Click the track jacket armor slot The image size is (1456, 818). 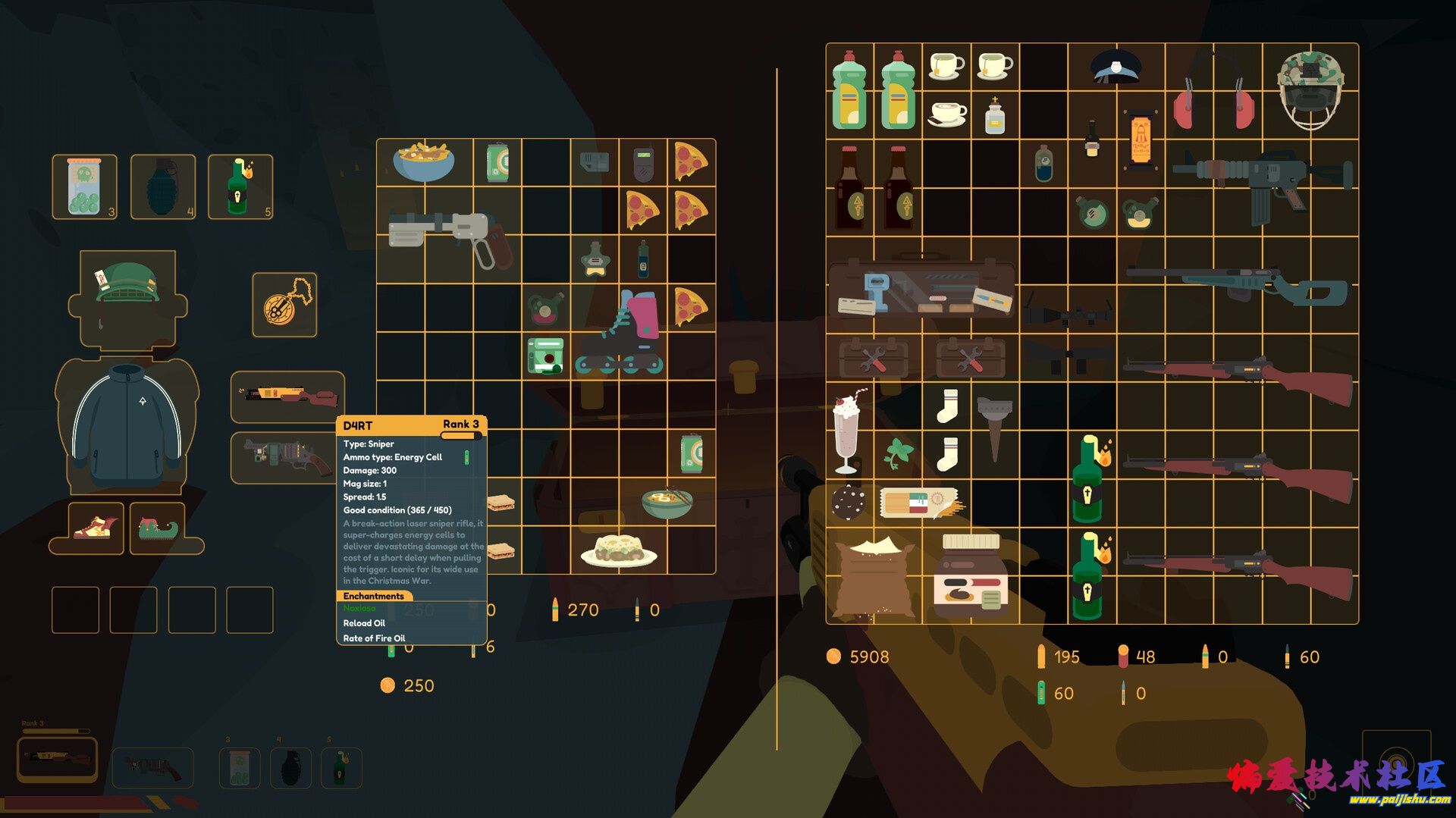127,426
